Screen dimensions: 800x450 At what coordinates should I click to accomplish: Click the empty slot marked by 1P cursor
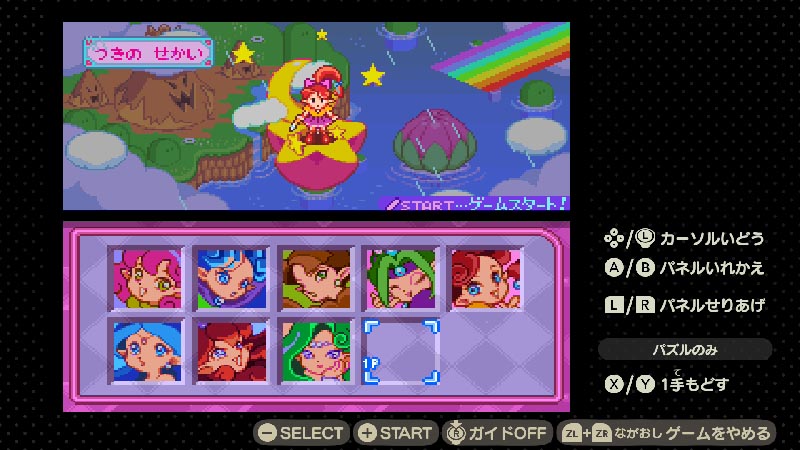(x=401, y=352)
